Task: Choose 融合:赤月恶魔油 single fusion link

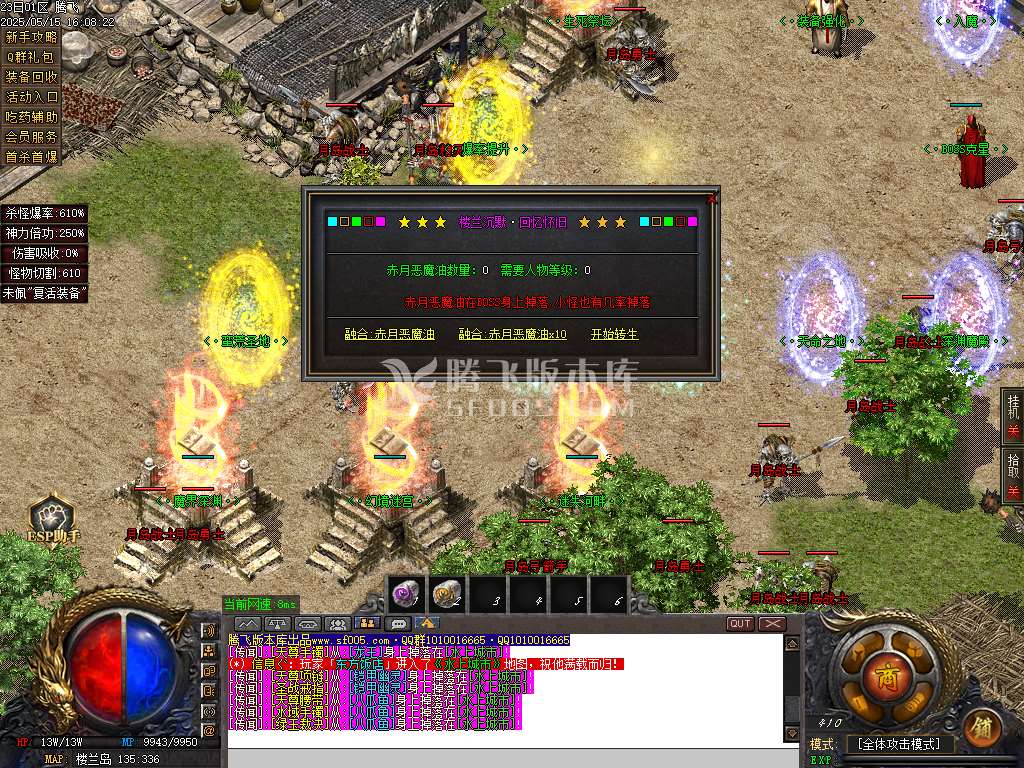Action: (390, 334)
